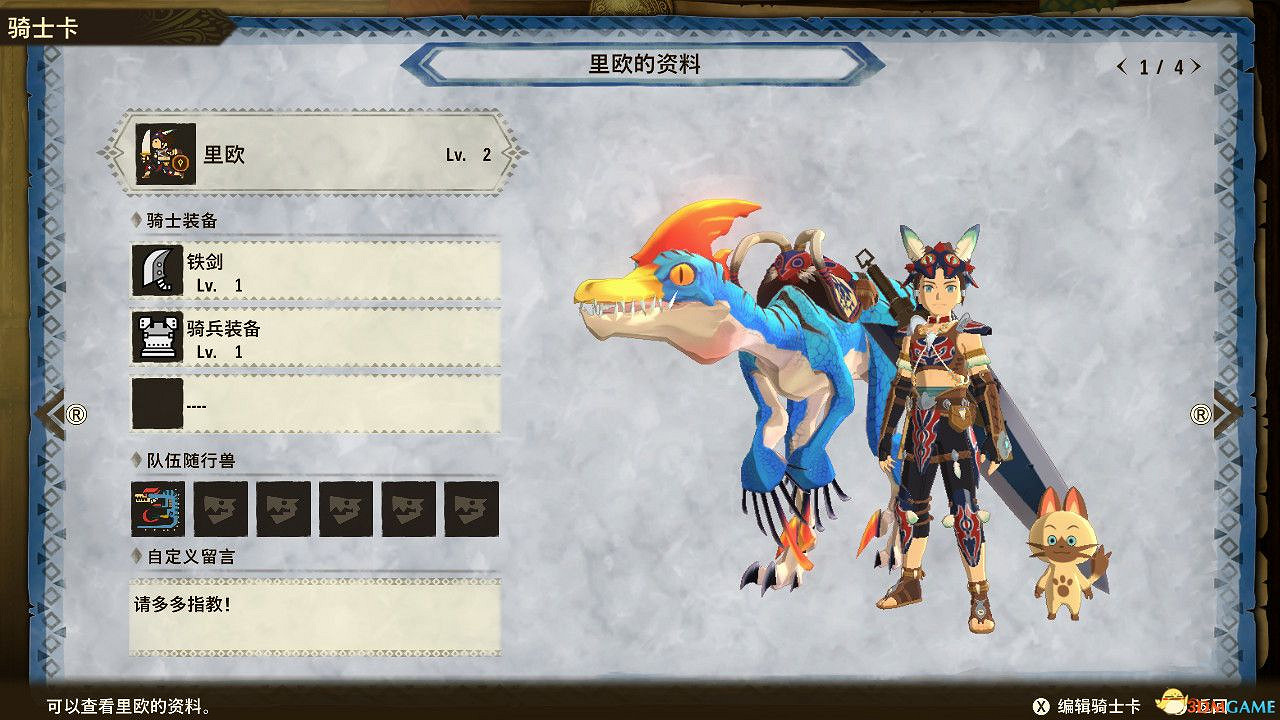Click the 里欧的资料 title banner
1280x720 pixels.
(645, 64)
